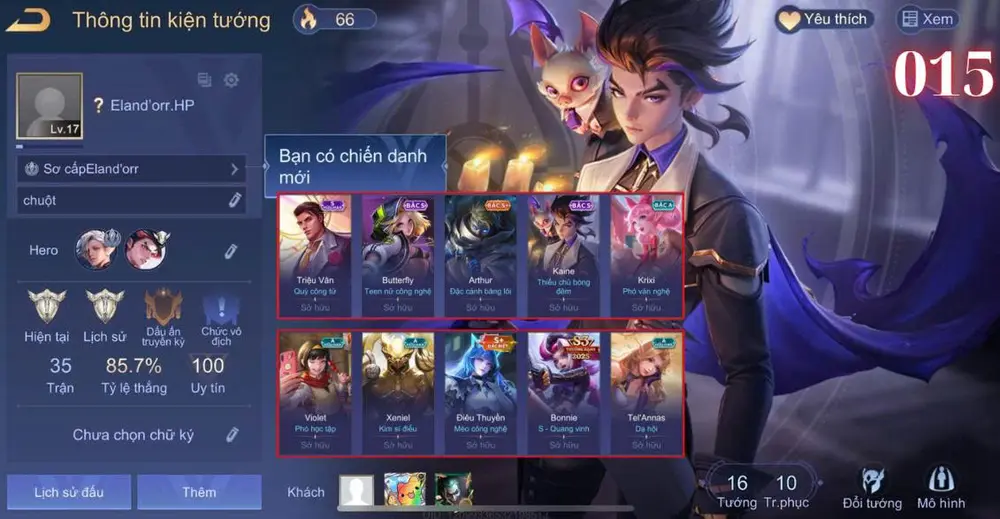This screenshot has height=519, width=1000.
Task: Click the Xem view button
Action: click(x=927, y=19)
